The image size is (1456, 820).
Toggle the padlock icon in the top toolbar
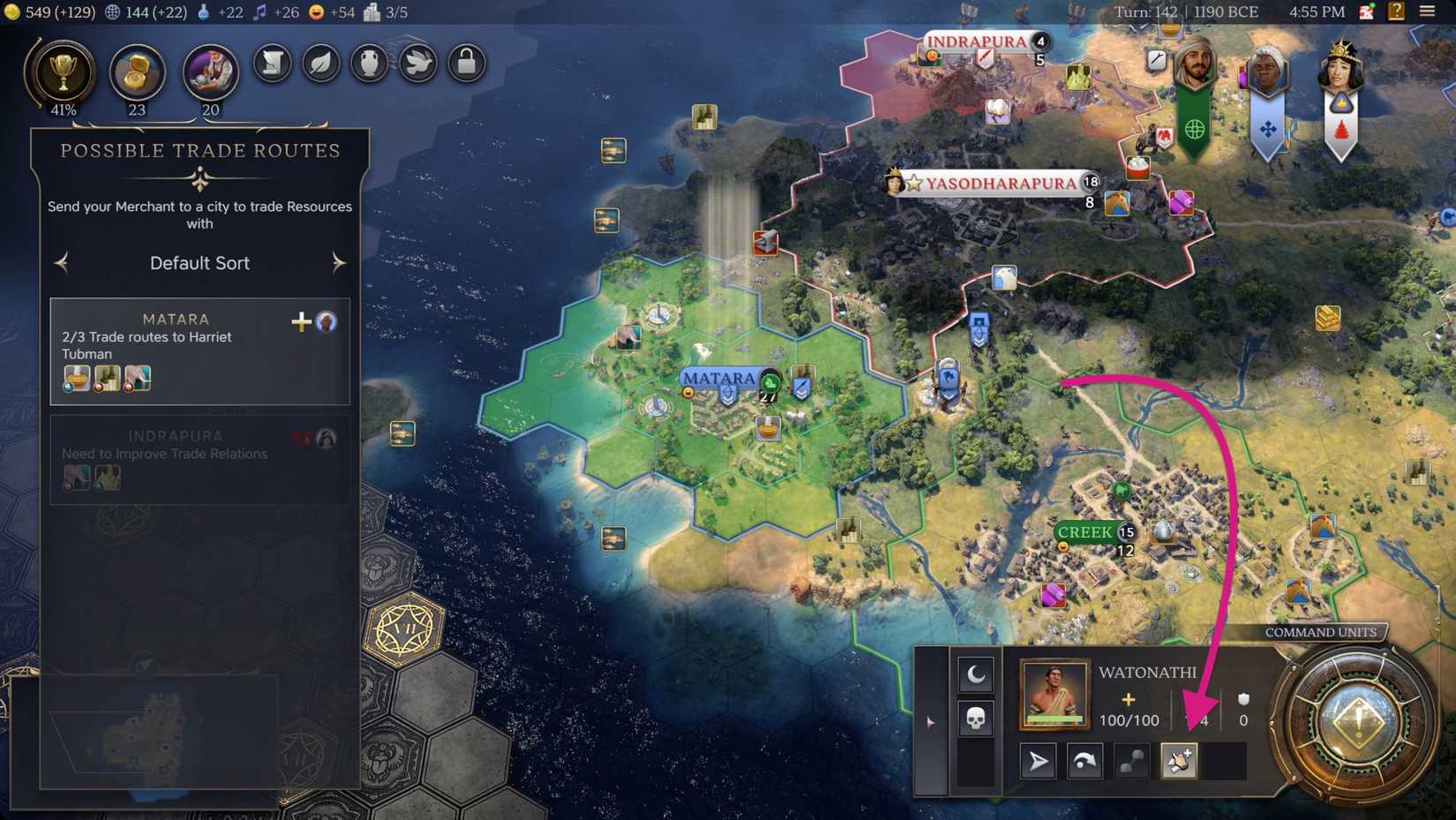coord(466,63)
